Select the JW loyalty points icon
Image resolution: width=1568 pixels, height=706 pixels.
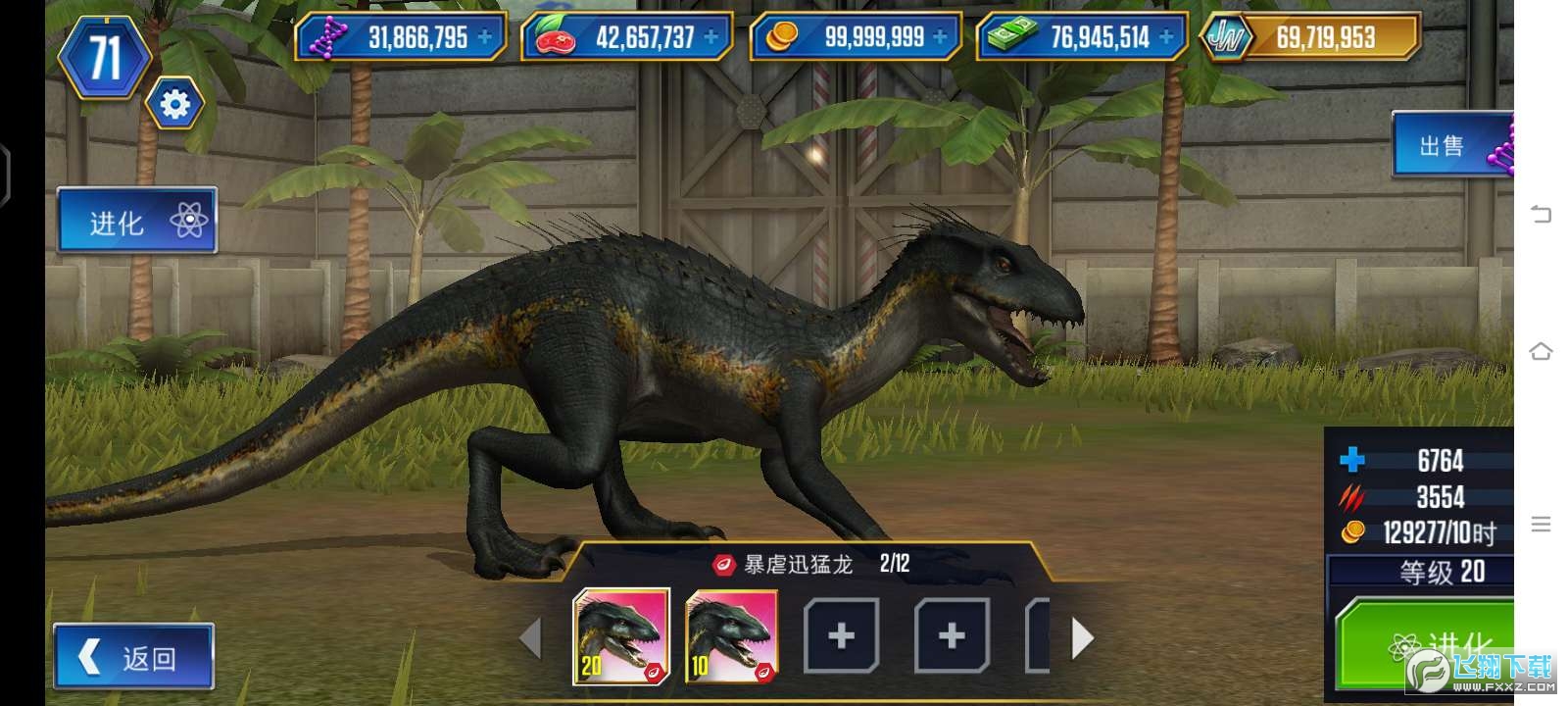click(1227, 36)
